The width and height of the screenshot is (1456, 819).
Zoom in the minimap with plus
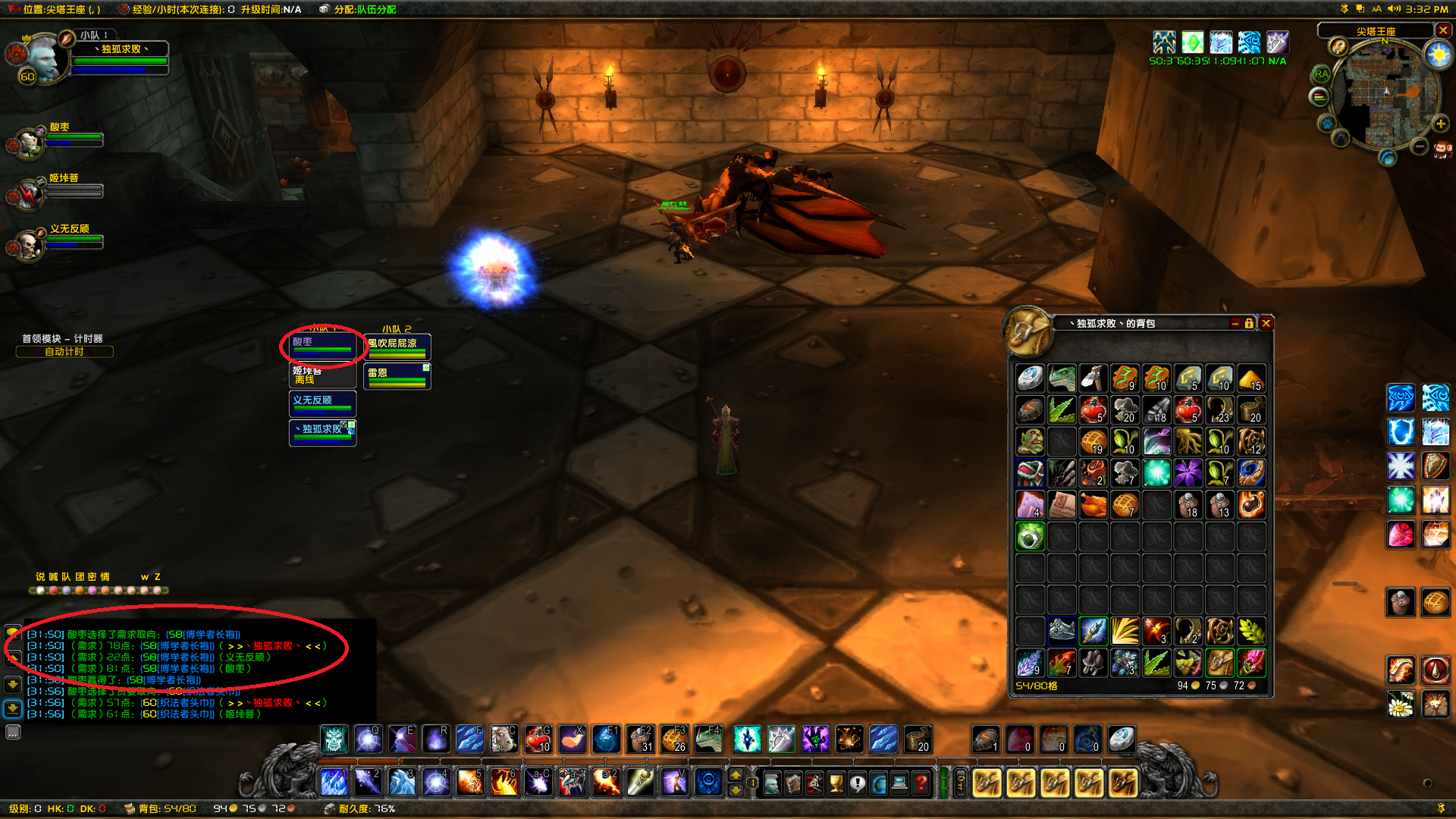pyautogui.click(x=1440, y=124)
